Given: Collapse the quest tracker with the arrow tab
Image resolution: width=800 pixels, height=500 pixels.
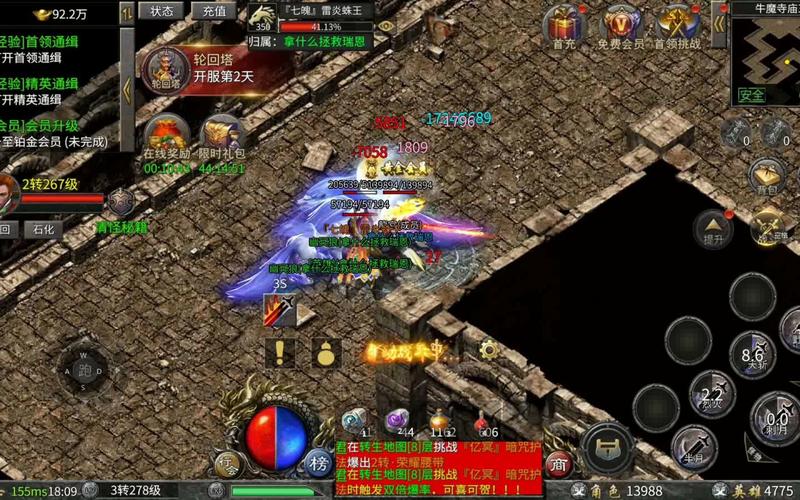Looking at the screenshot, I should coord(127,88).
